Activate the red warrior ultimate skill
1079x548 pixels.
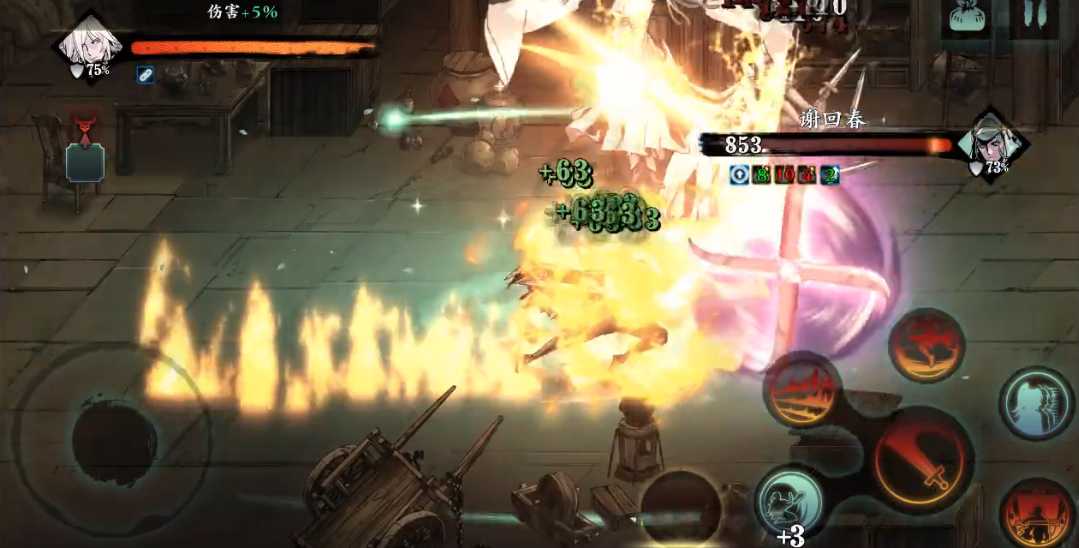coord(1036,514)
